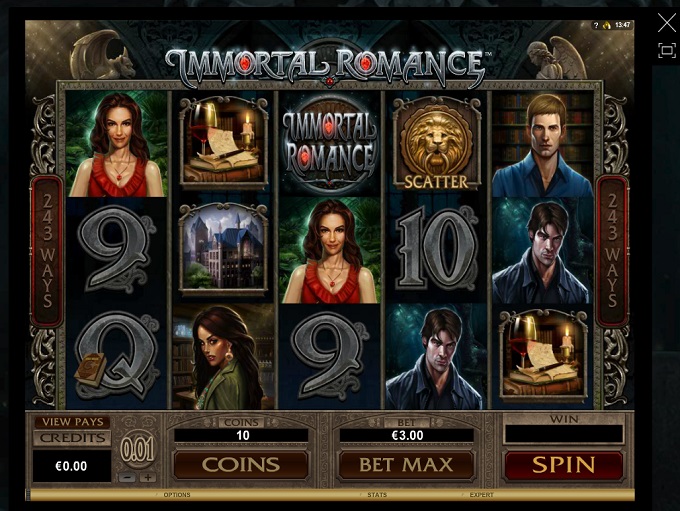Open the OPTIONS menu
This screenshot has height=511, width=680.
pos(177,495)
